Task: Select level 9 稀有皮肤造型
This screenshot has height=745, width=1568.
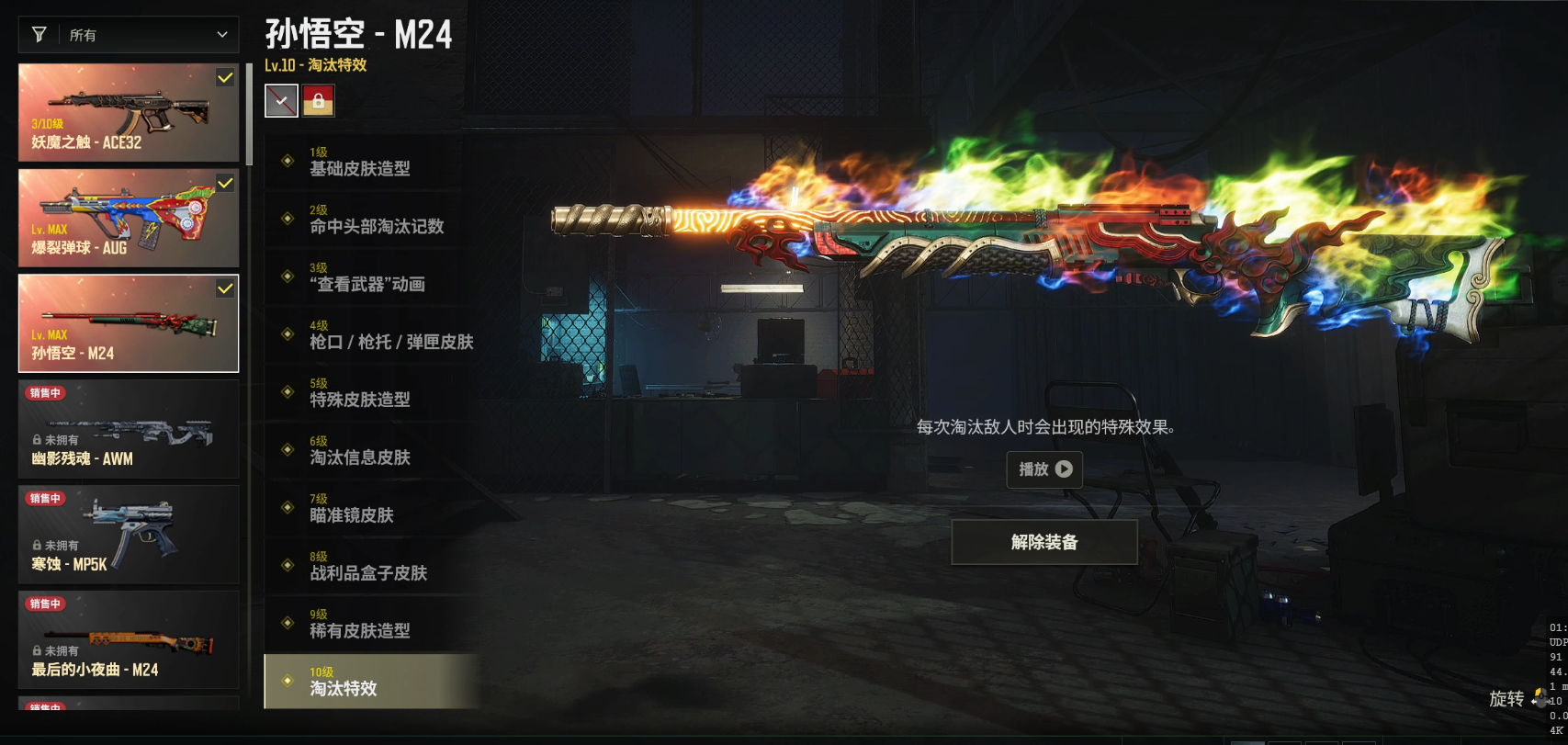Action: click(372, 625)
